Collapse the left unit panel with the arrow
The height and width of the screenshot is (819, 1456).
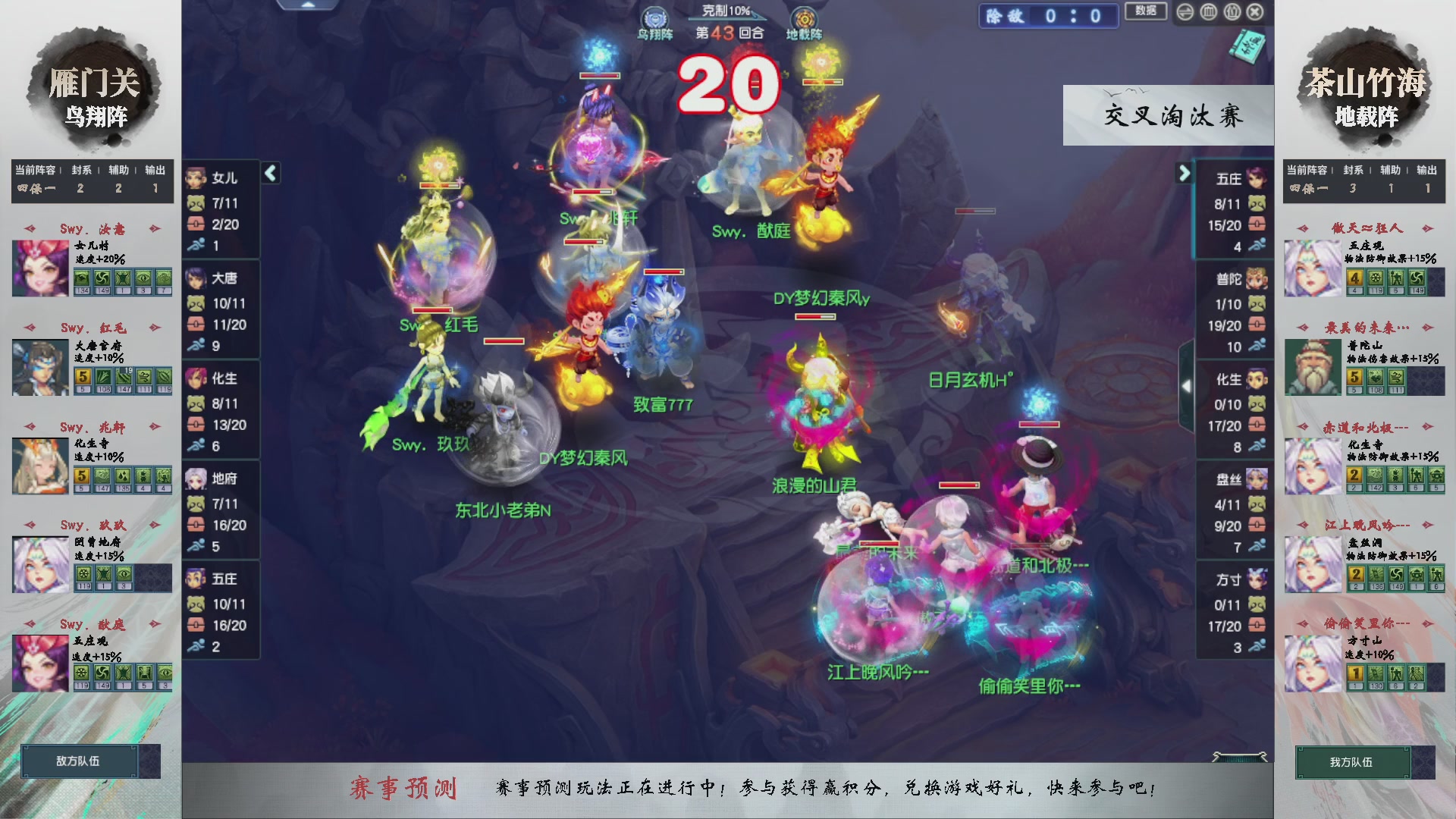point(270,173)
